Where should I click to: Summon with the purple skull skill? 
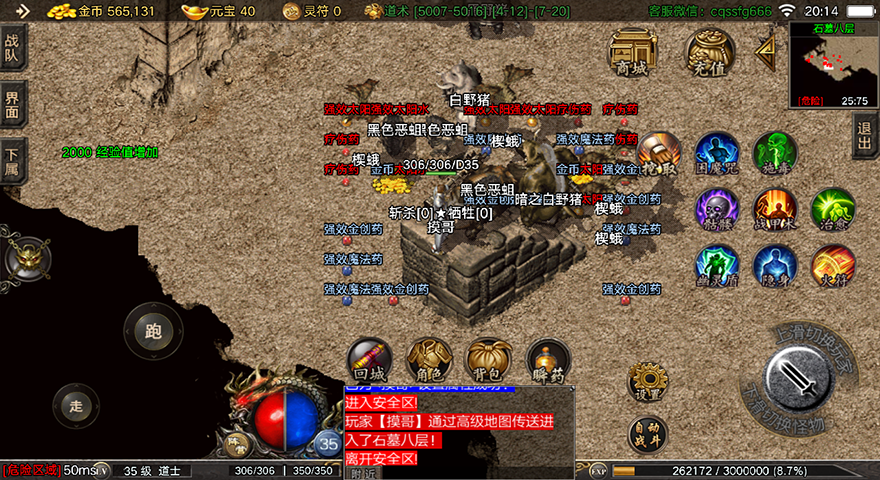coord(717,210)
